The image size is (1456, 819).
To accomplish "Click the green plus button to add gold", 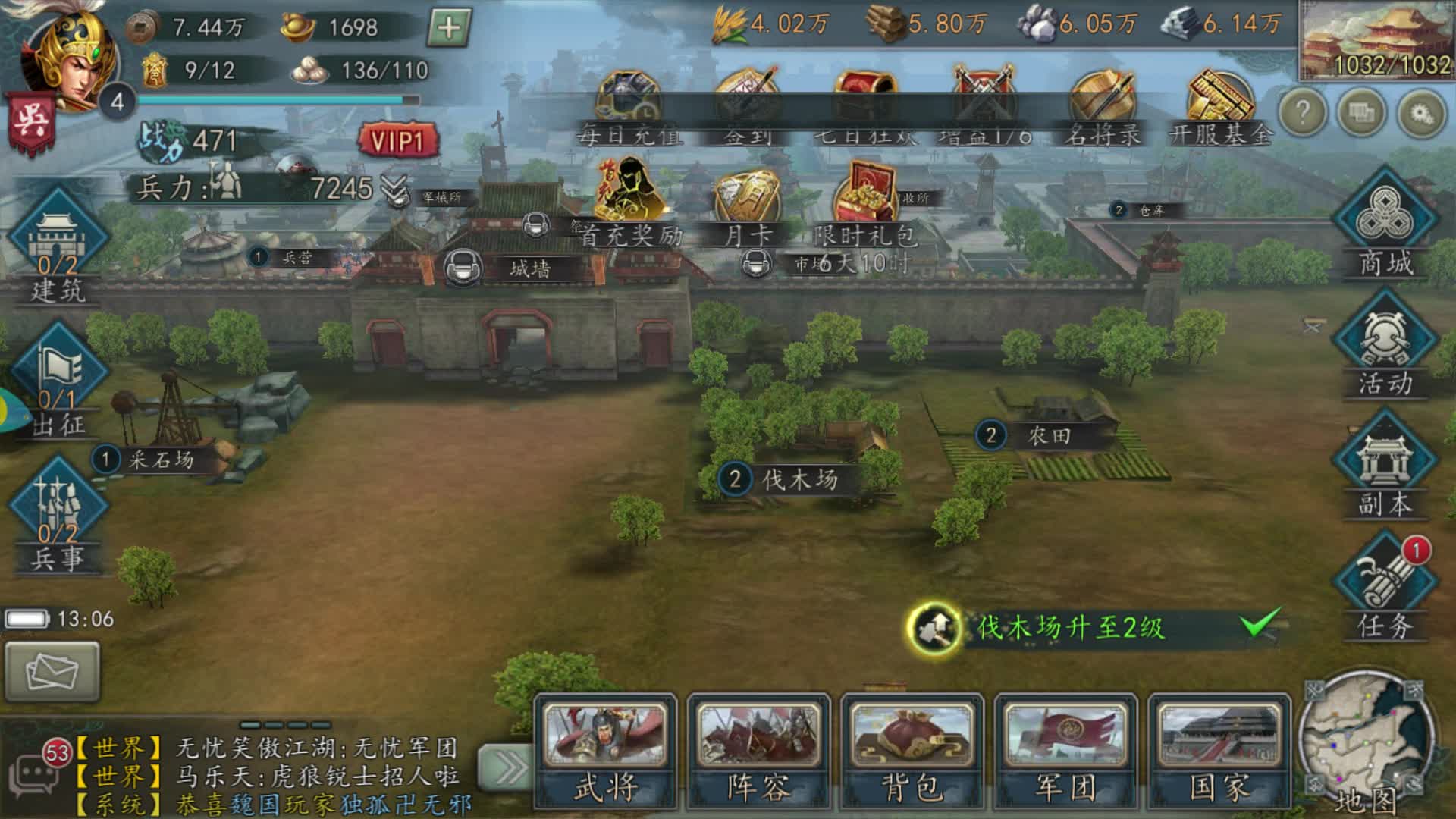I will (x=449, y=28).
